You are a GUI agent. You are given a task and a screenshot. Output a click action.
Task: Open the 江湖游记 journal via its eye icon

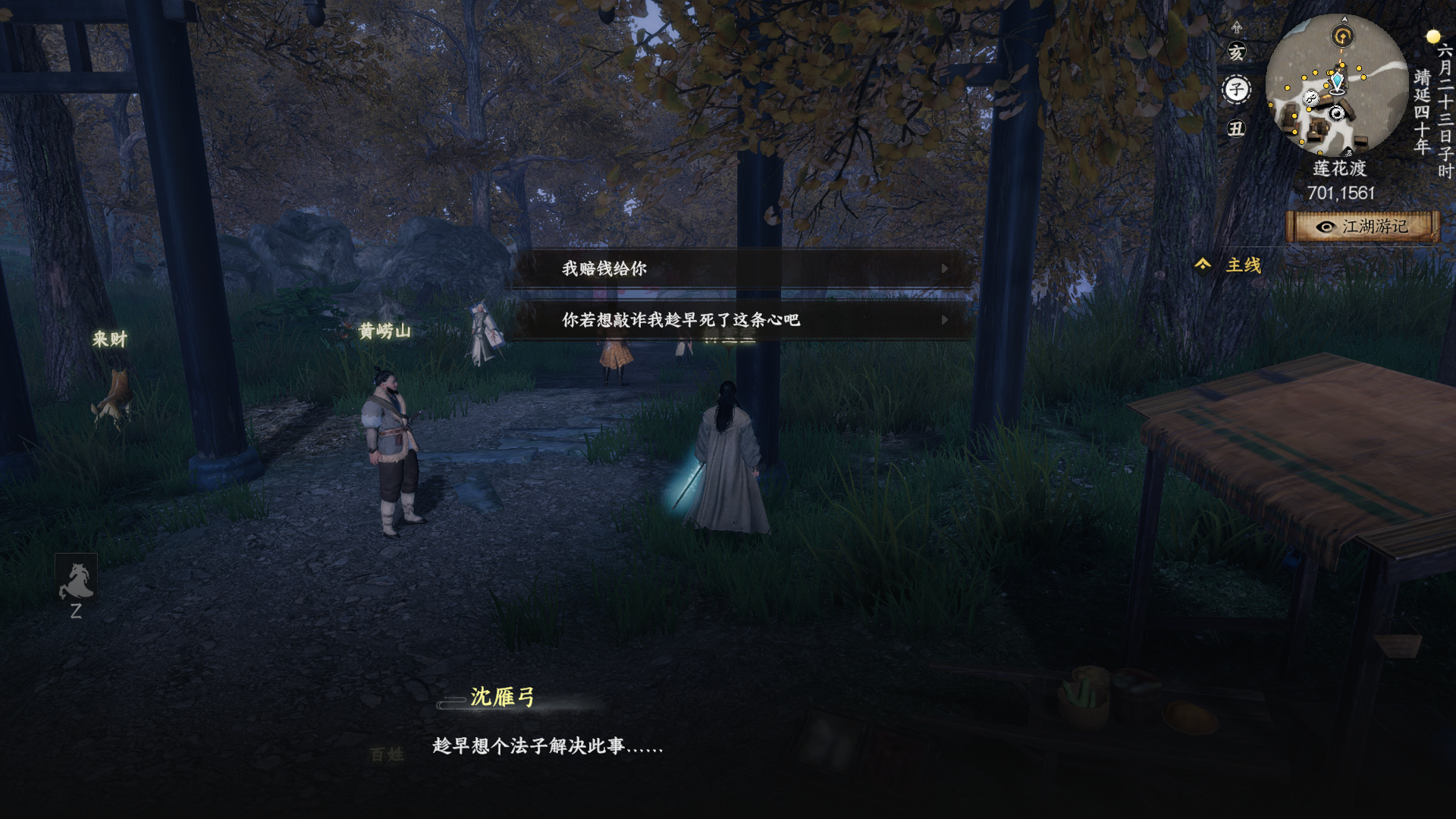click(1326, 227)
